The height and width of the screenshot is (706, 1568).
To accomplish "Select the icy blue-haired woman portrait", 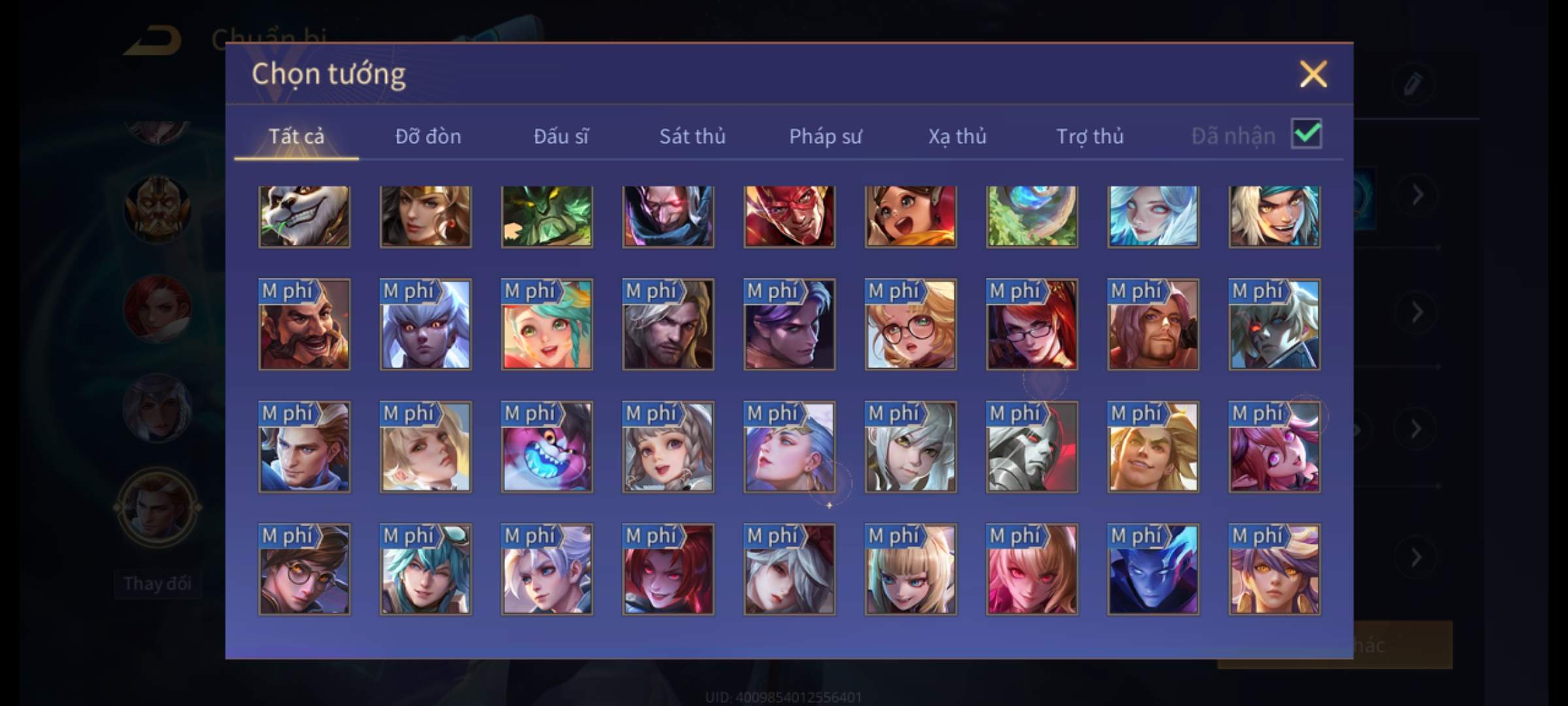I will (1153, 216).
